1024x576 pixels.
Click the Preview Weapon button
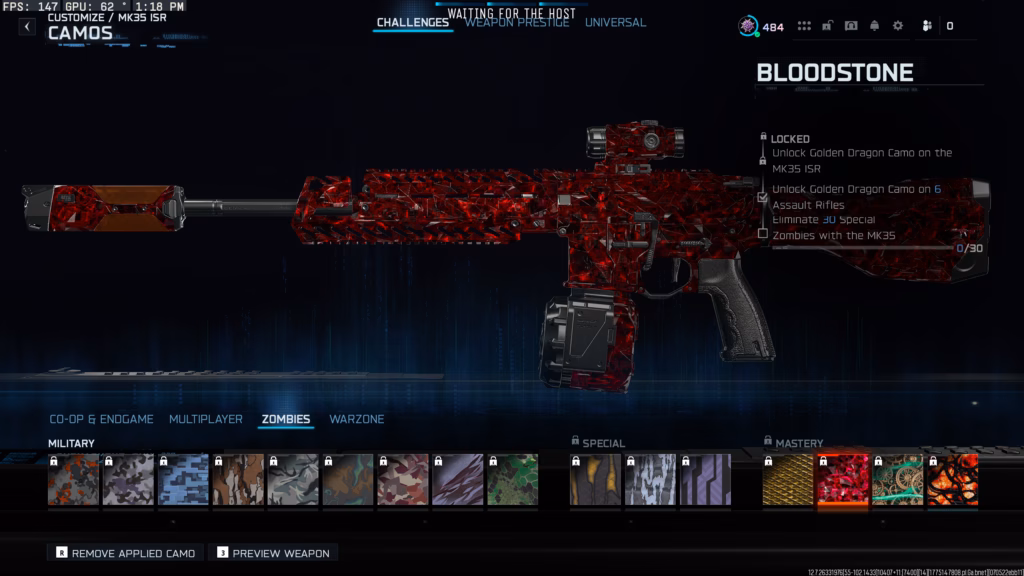coord(273,552)
